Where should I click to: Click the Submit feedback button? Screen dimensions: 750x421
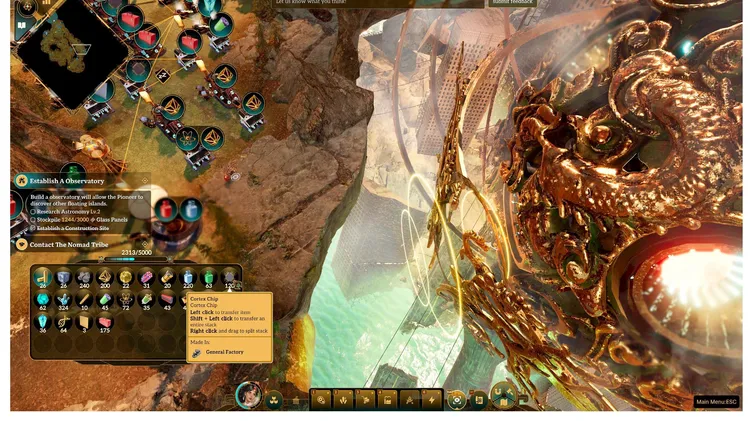click(x=512, y=3)
